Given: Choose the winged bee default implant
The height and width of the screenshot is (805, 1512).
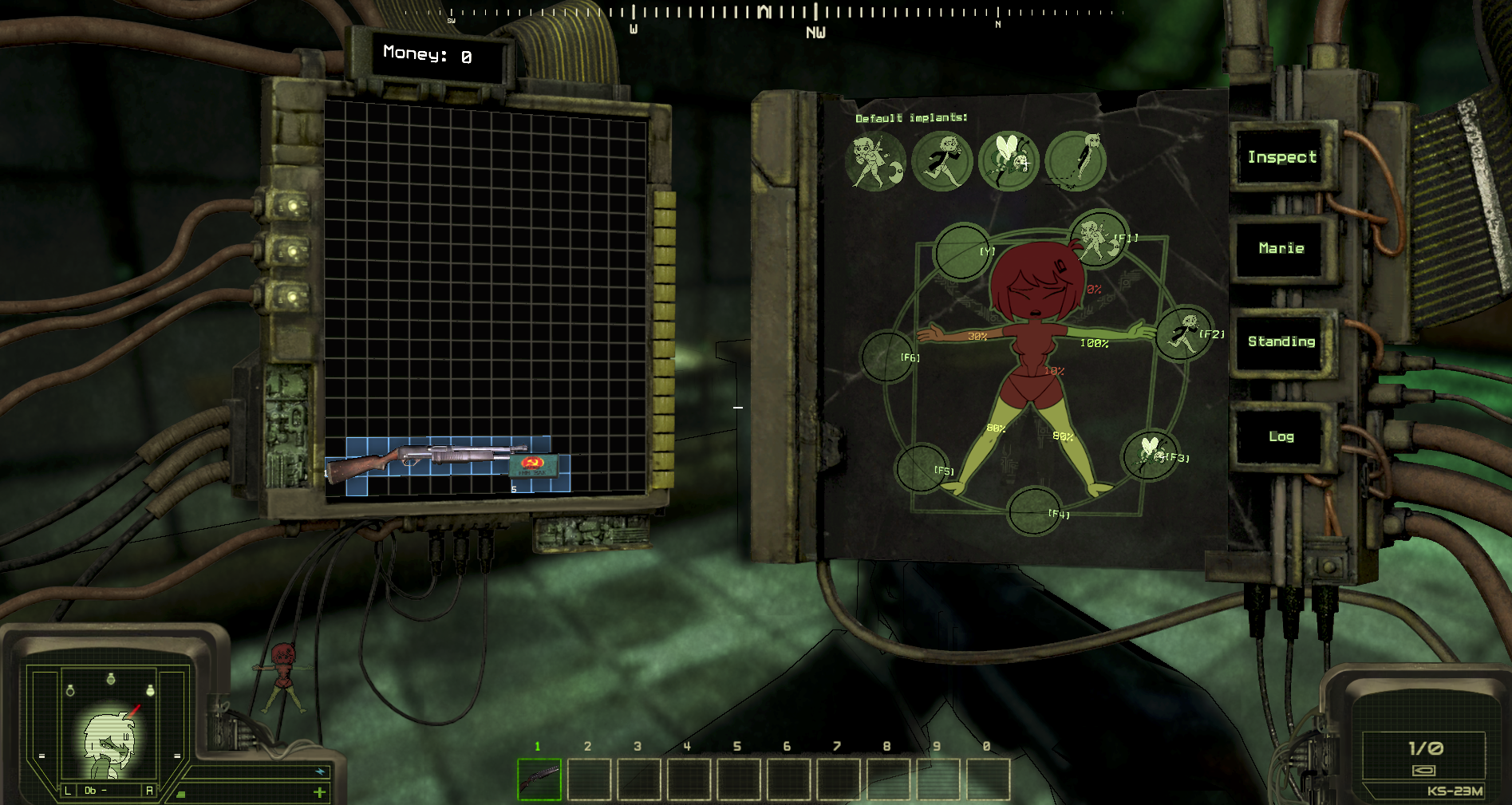Looking at the screenshot, I should point(1009,160).
